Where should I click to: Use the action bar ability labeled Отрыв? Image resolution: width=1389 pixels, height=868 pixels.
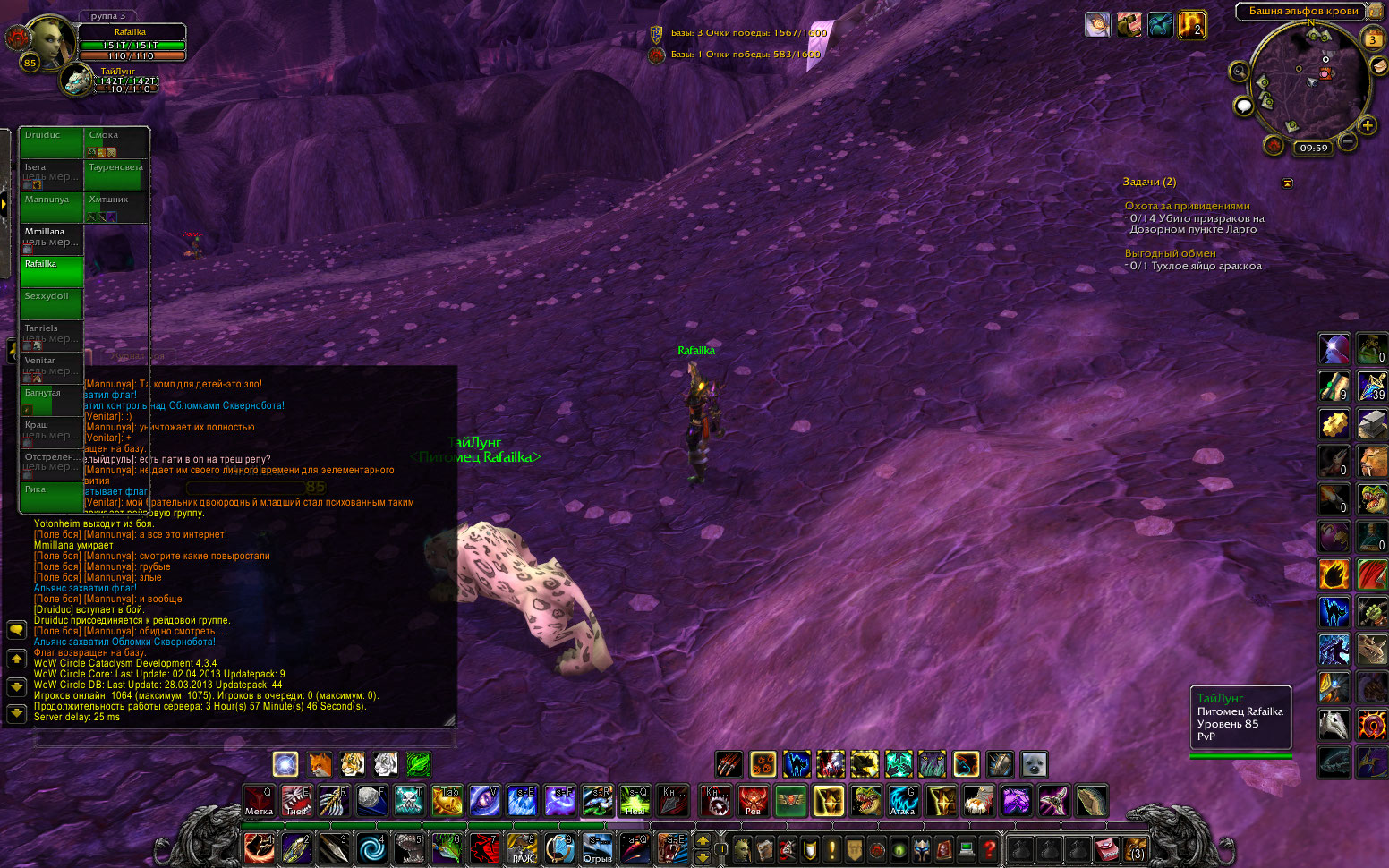[x=597, y=847]
